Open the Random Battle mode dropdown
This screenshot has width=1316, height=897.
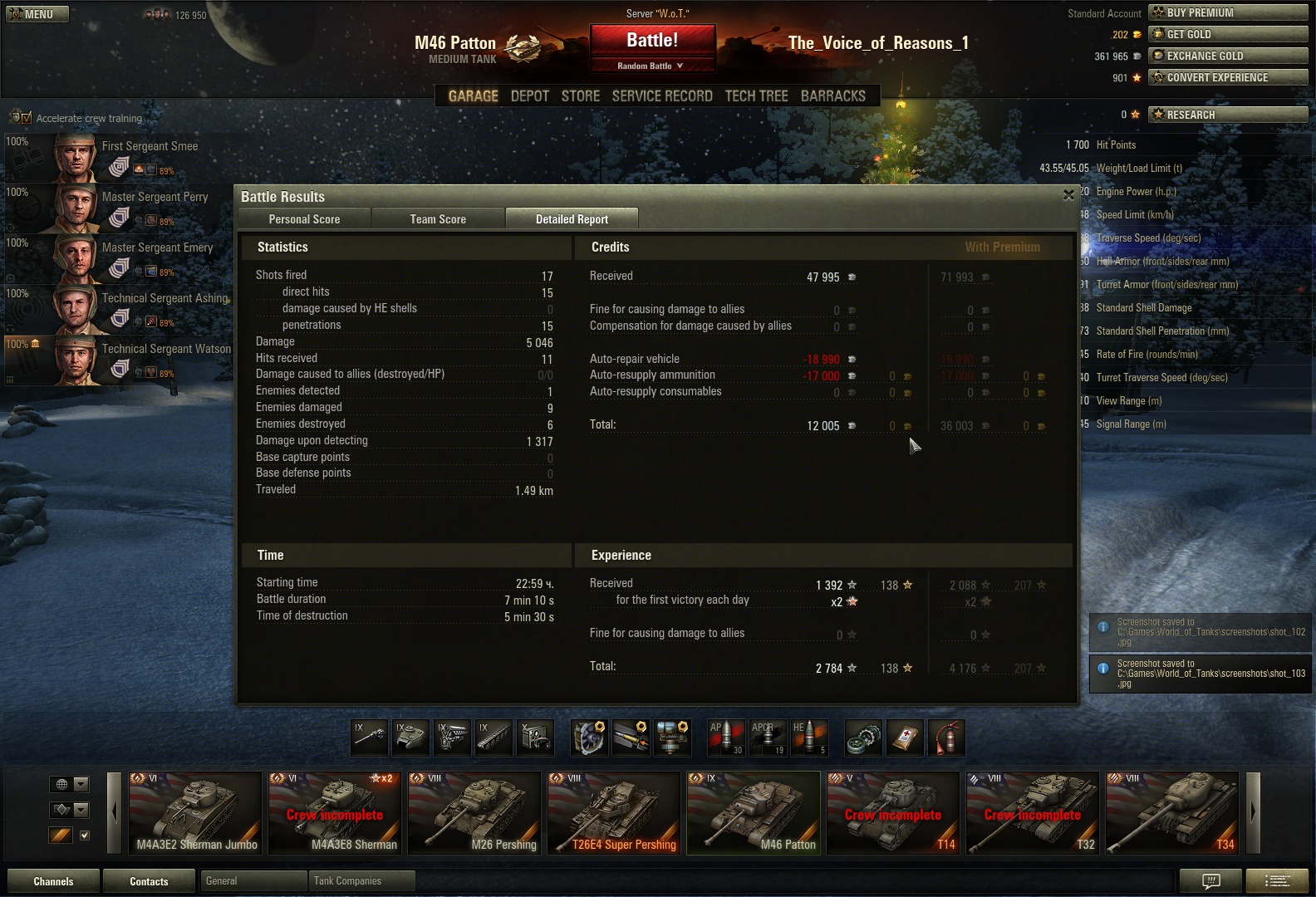click(652, 66)
